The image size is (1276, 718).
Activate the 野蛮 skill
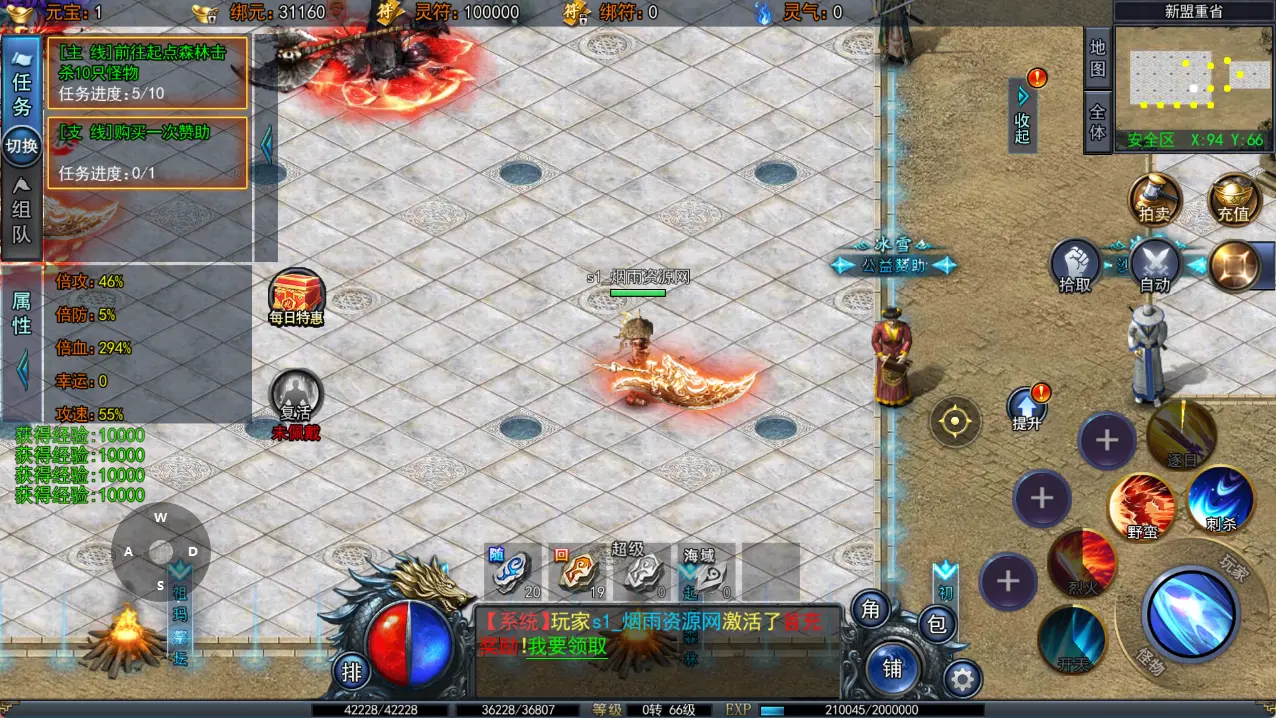tap(1142, 505)
